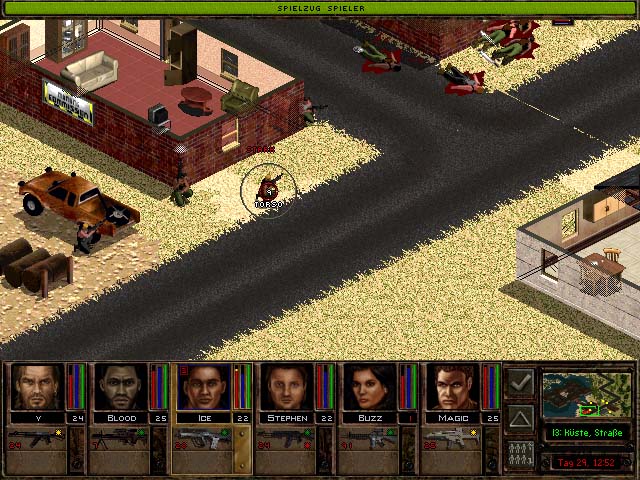640x480 pixels.
Task: Choose Ice's portrait in the team panel
Action: (204, 386)
